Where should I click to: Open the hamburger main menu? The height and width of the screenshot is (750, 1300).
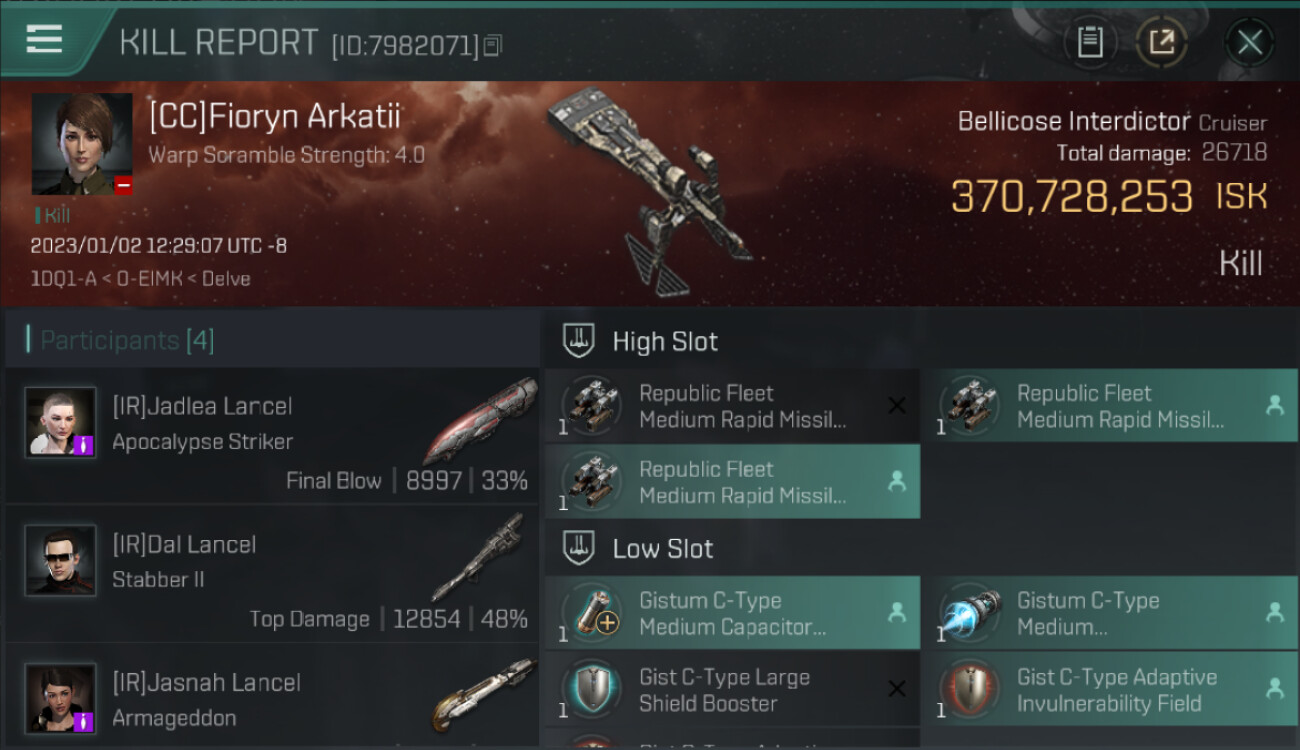(x=45, y=40)
